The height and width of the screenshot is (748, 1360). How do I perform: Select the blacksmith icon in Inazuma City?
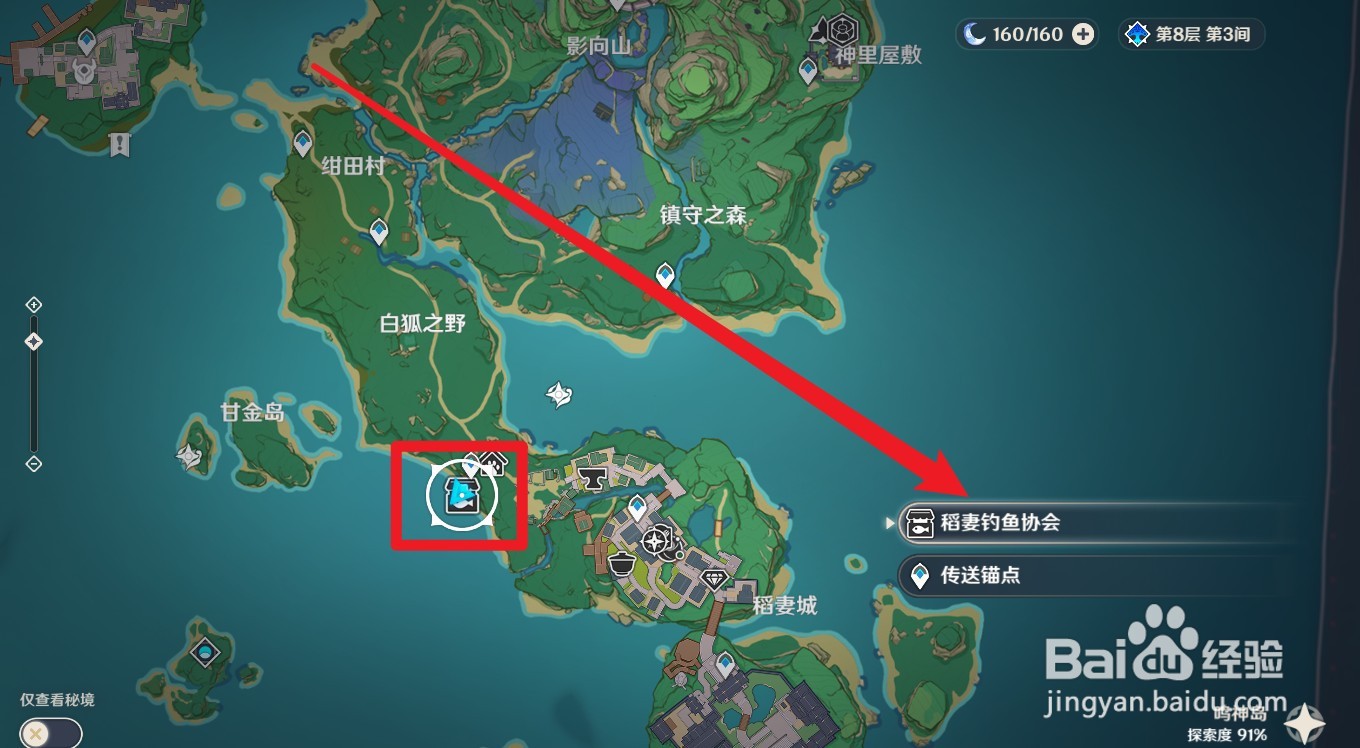tap(592, 478)
